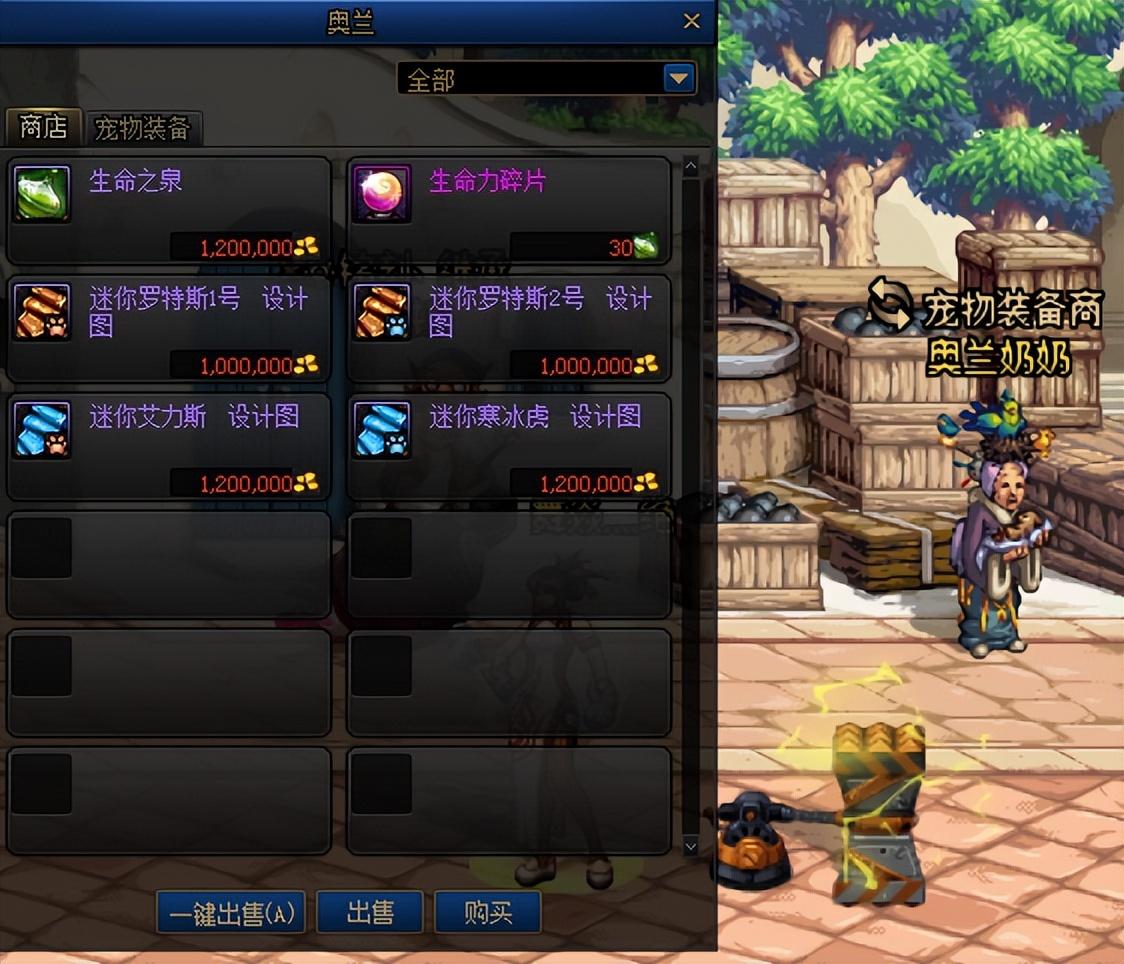Click the 购买 buy button
The height and width of the screenshot is (964, 1124).
pos(488,913)
